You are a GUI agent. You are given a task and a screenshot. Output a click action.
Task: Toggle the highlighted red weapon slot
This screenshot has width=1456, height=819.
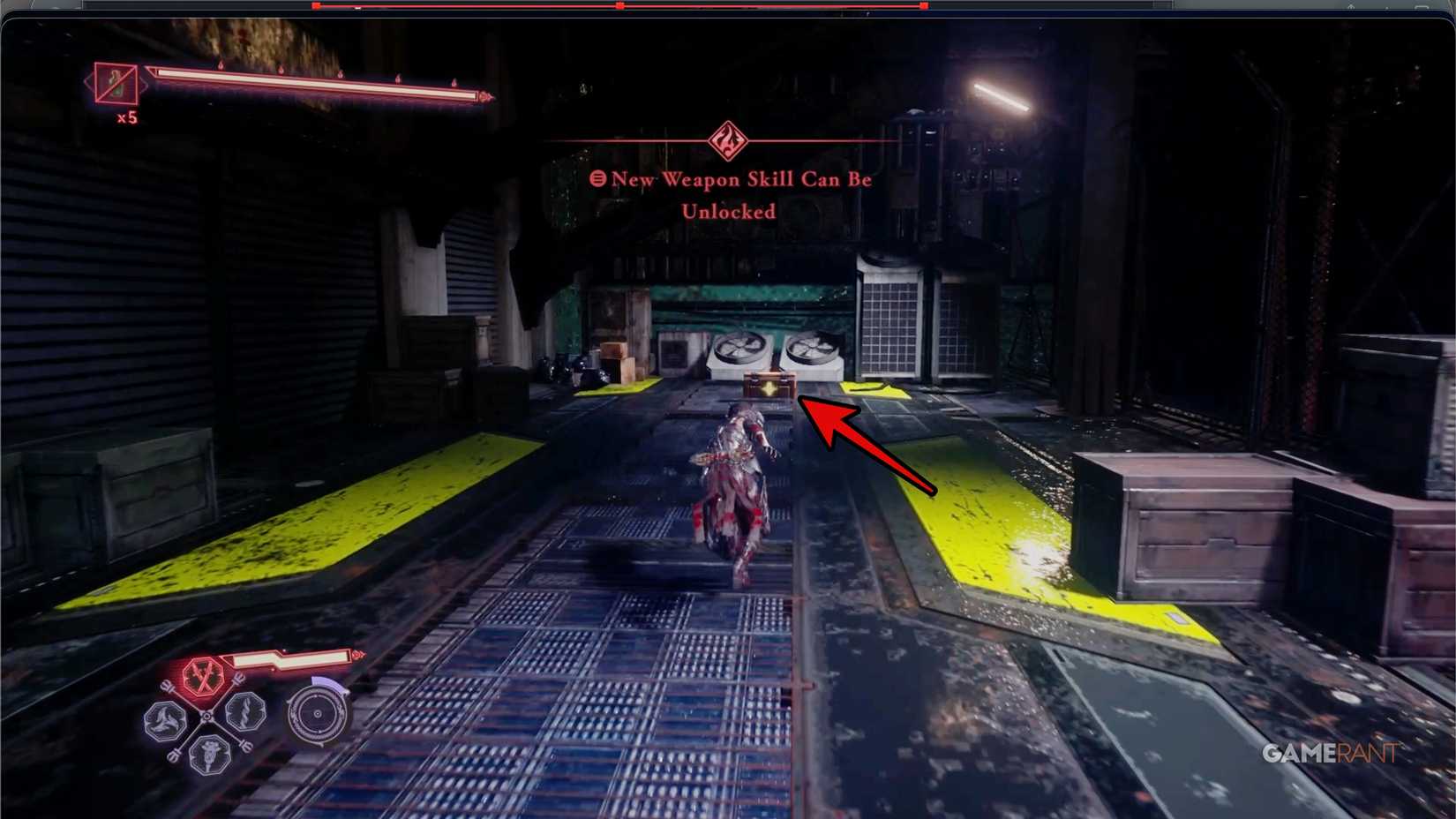[x=204, y=677]
